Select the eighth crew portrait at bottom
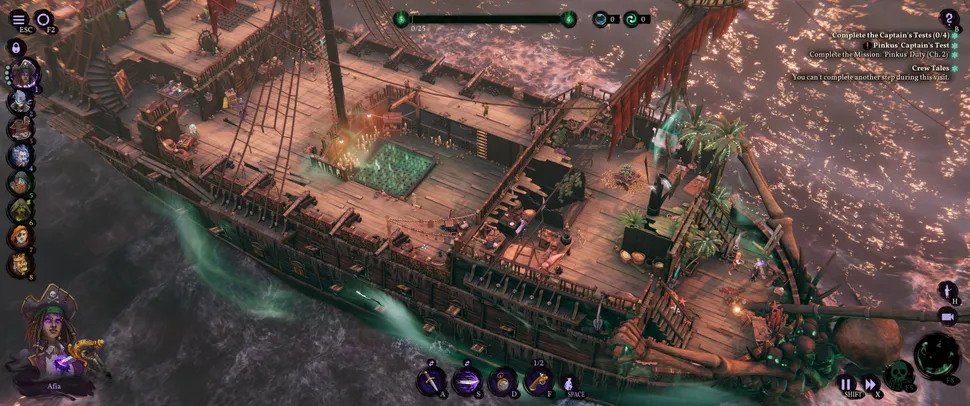 coord(20,264)
